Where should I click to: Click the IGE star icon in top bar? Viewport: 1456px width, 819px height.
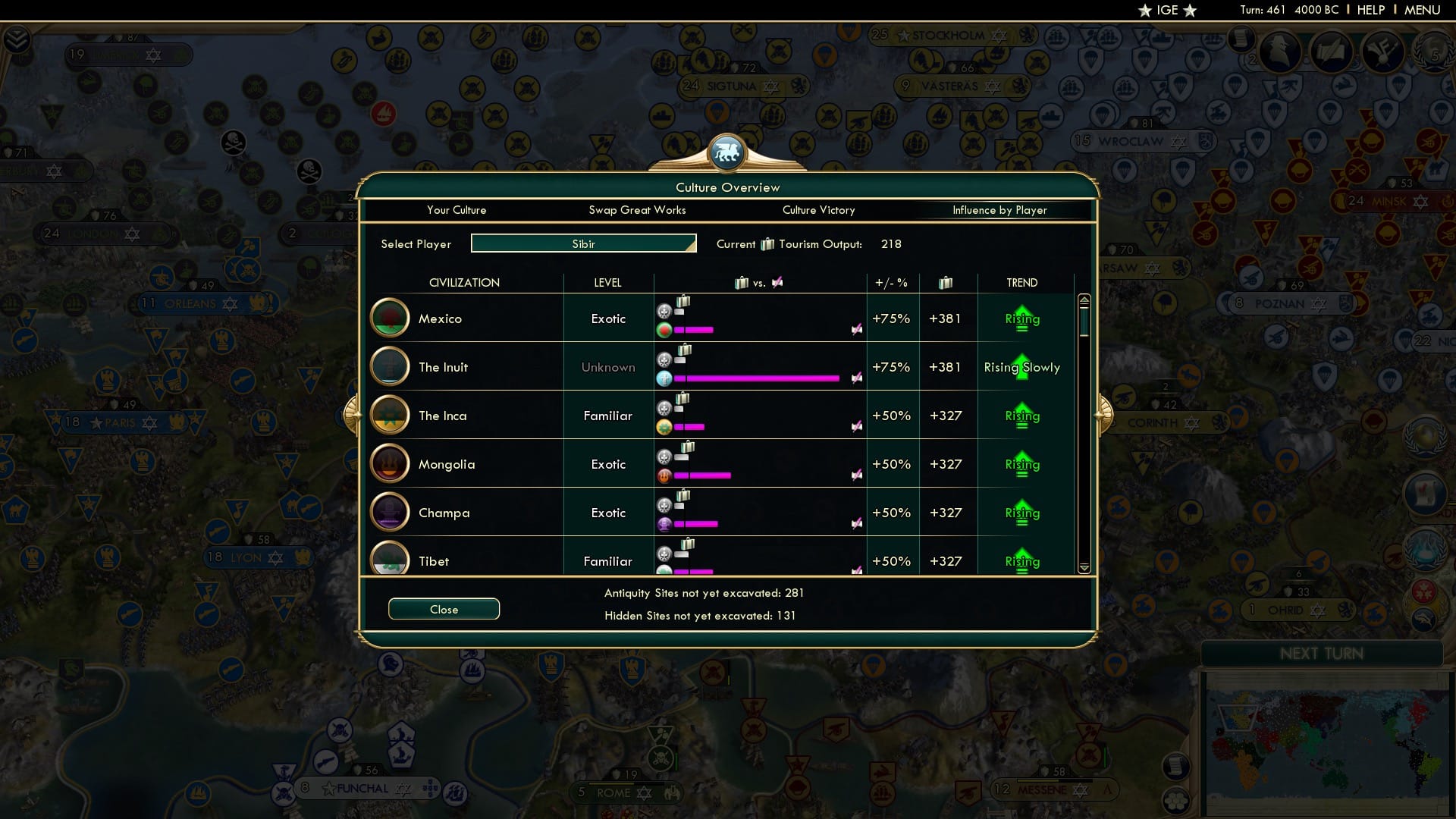click(1145, 10)
